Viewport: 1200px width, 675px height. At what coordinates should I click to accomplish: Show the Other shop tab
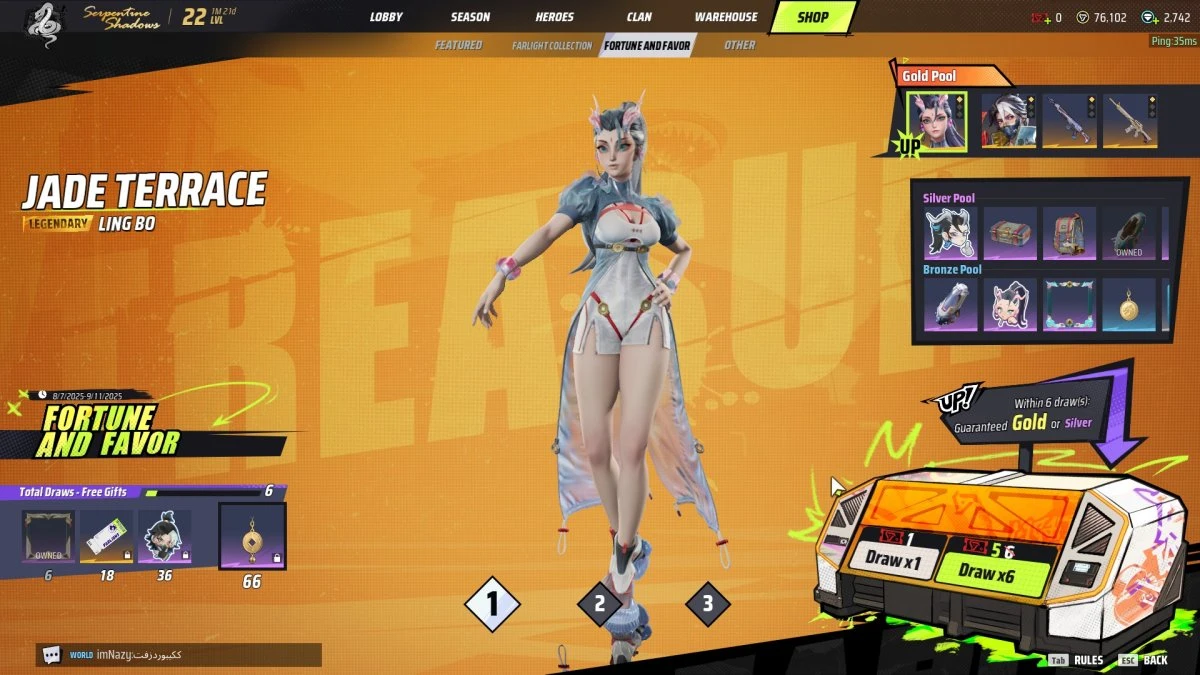(x=740, y=45)
